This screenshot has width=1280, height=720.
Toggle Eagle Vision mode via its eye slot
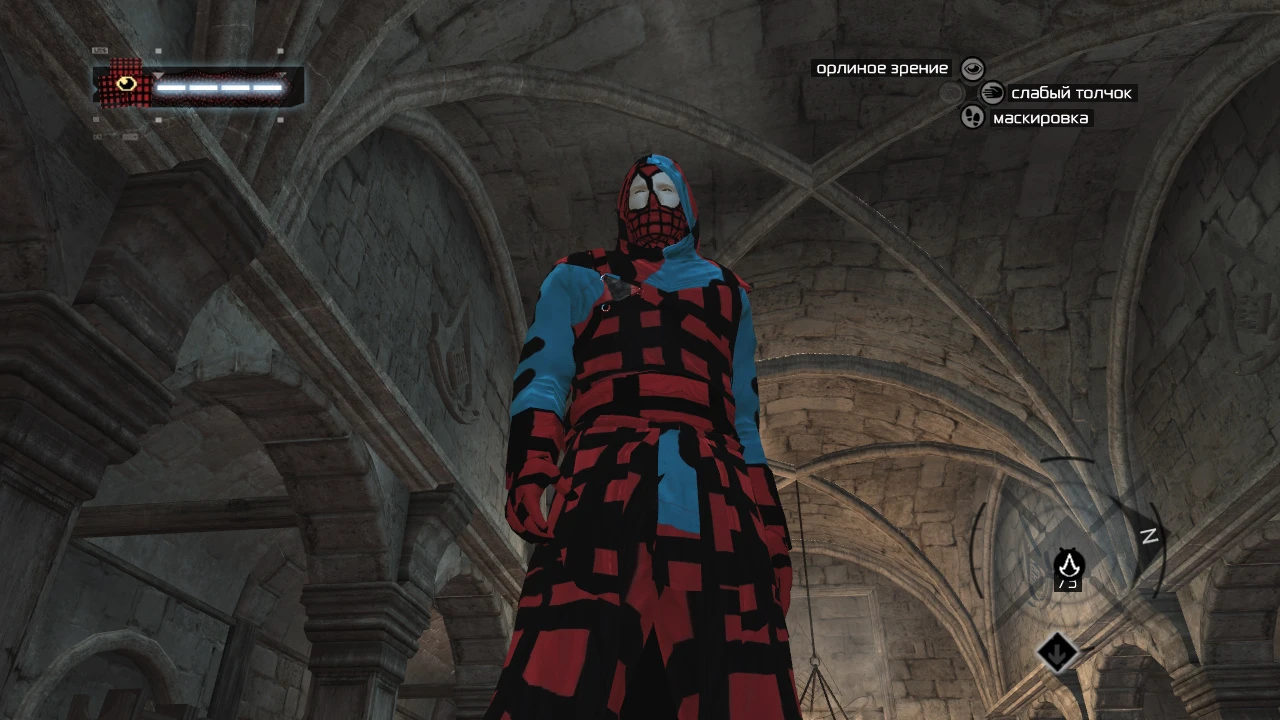pos(973,68)
